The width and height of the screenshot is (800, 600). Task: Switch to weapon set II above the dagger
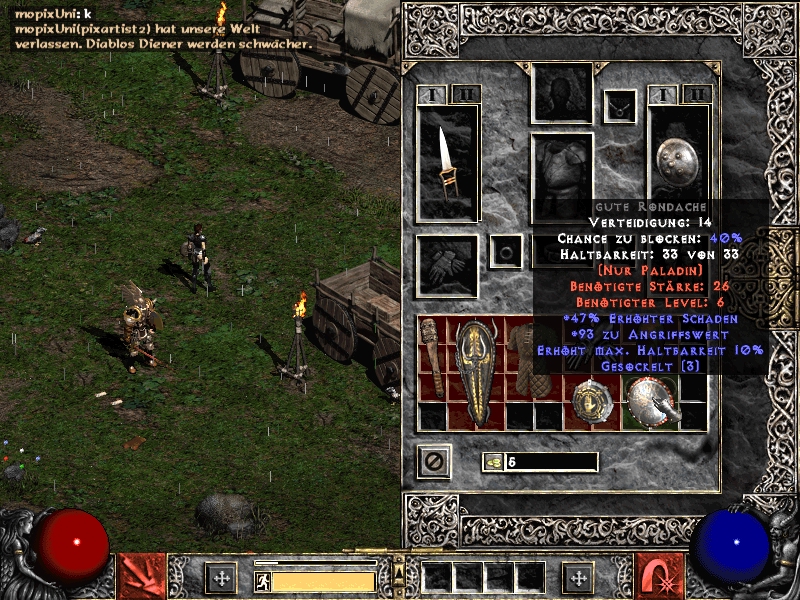pyautogui.click(x=465, y=95)
